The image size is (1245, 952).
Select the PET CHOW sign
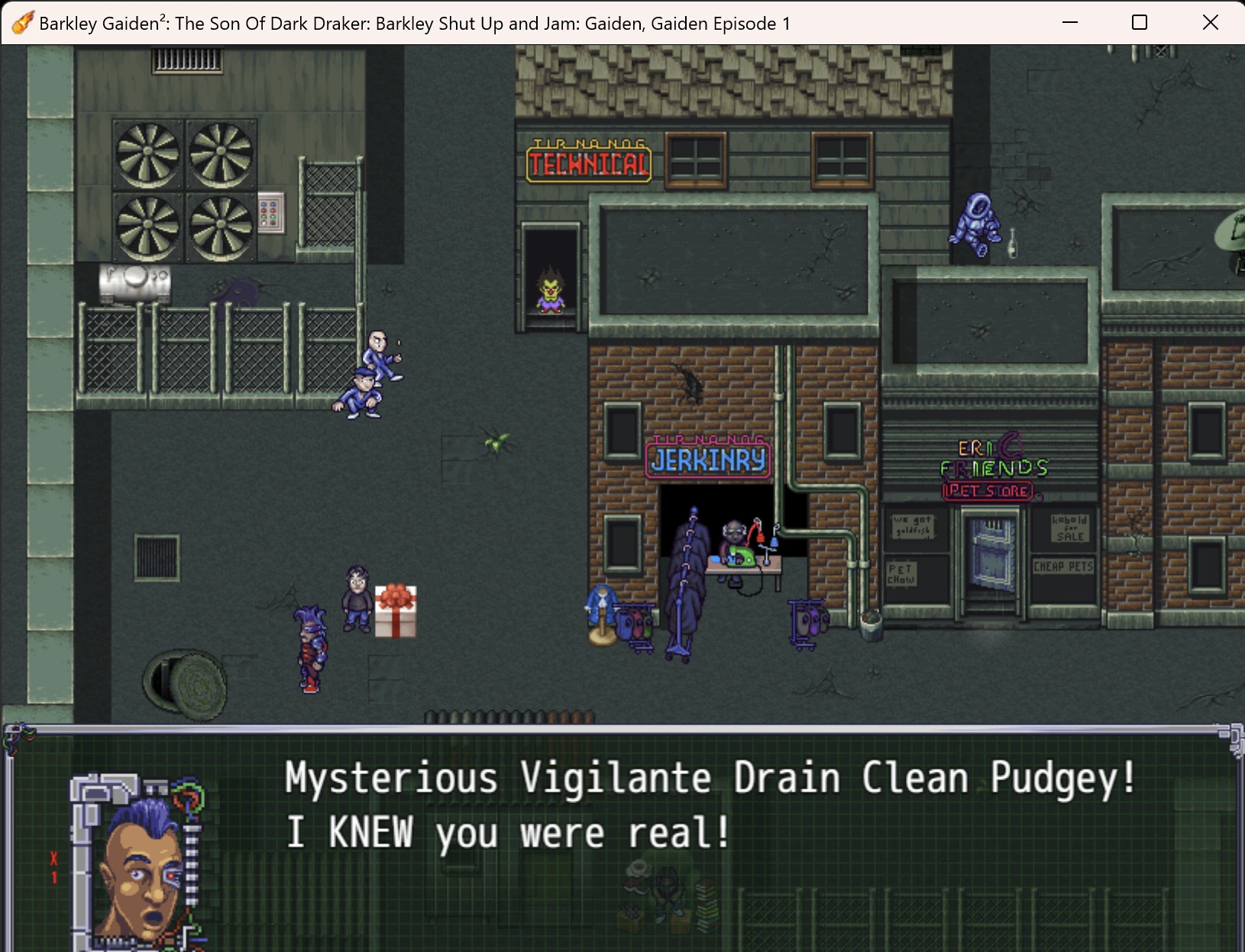(x=903, y=575)
